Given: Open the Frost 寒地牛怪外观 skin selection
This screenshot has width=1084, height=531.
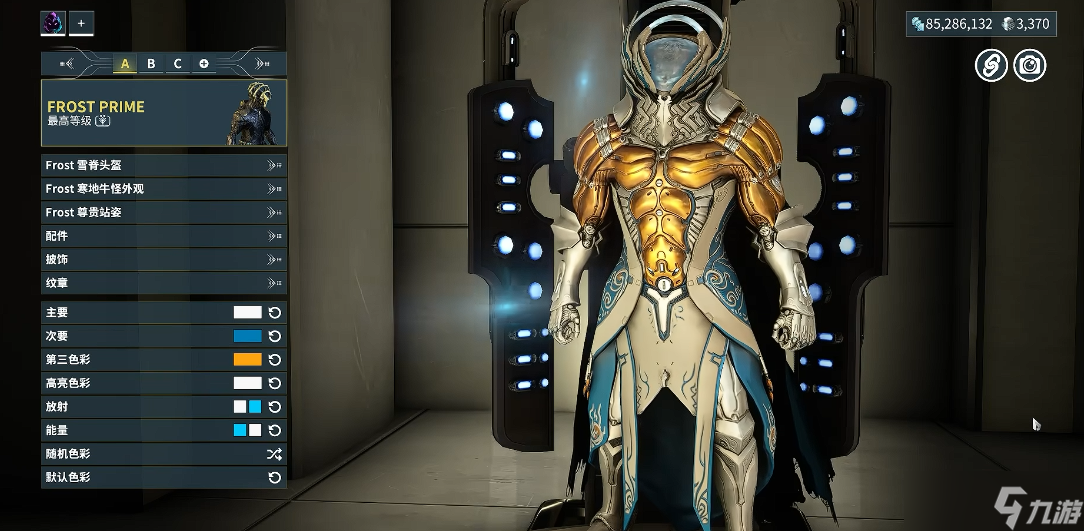Looking at the screenshot, I should (x=163, y=188).
